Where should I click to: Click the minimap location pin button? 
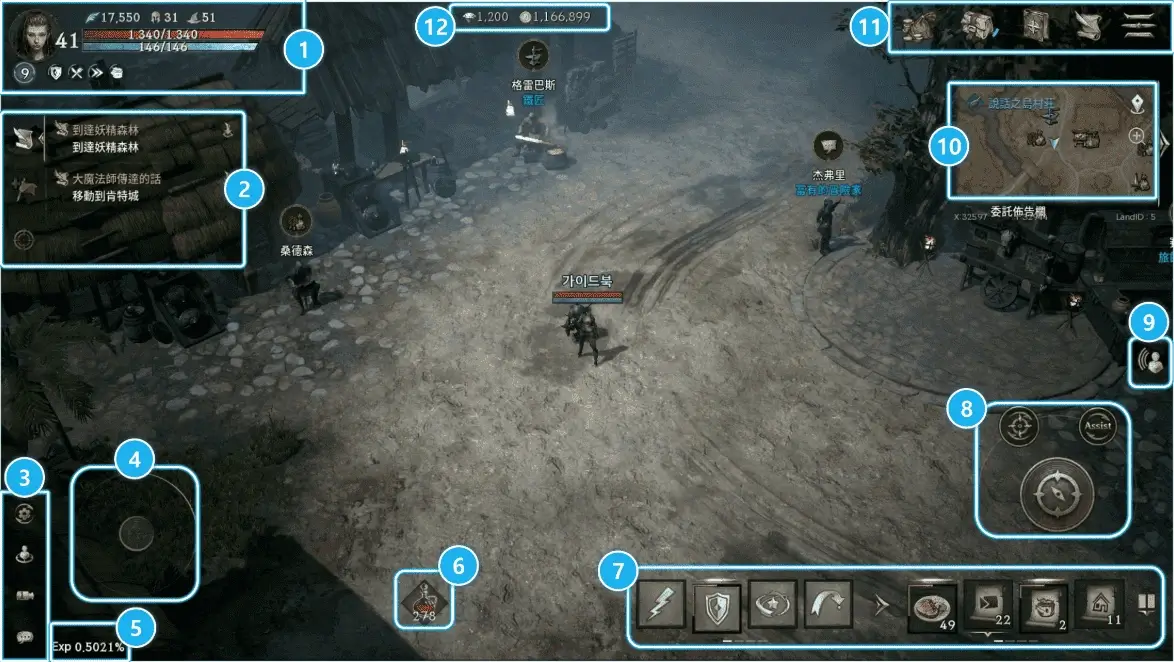click(1137, 103)
